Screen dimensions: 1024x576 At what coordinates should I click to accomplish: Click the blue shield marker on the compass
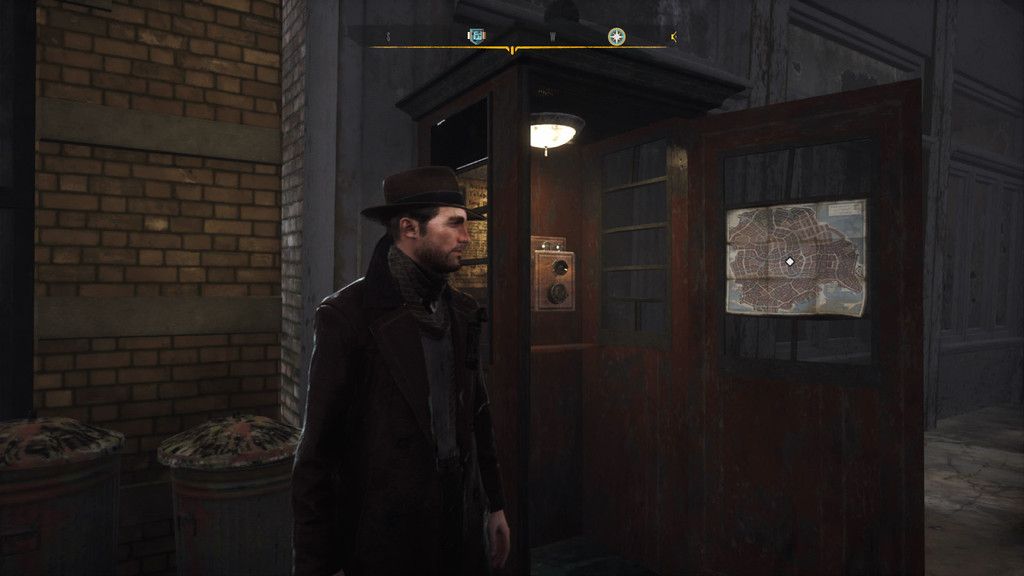click(x=476, y=37)
